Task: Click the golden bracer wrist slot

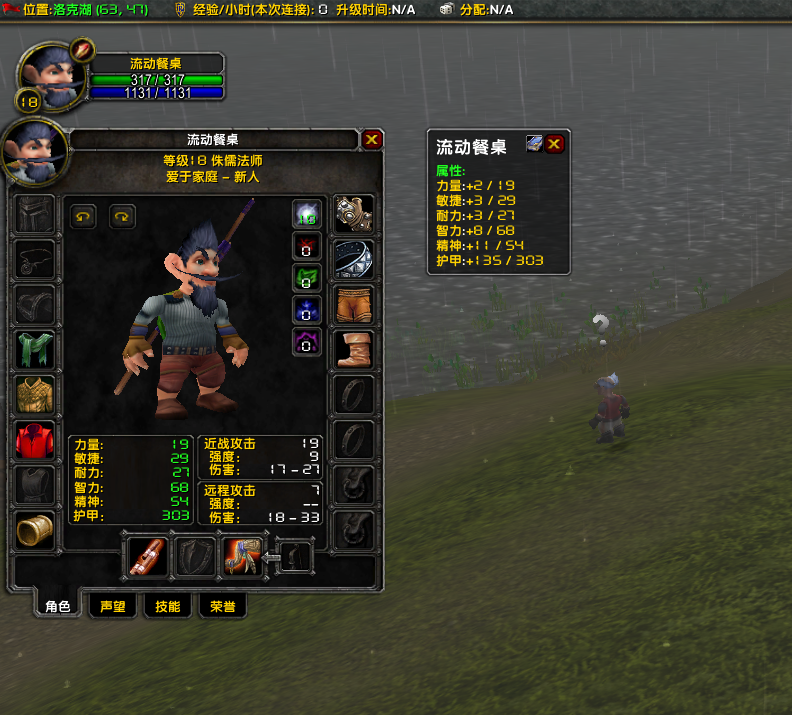Action: pos(35,530)
